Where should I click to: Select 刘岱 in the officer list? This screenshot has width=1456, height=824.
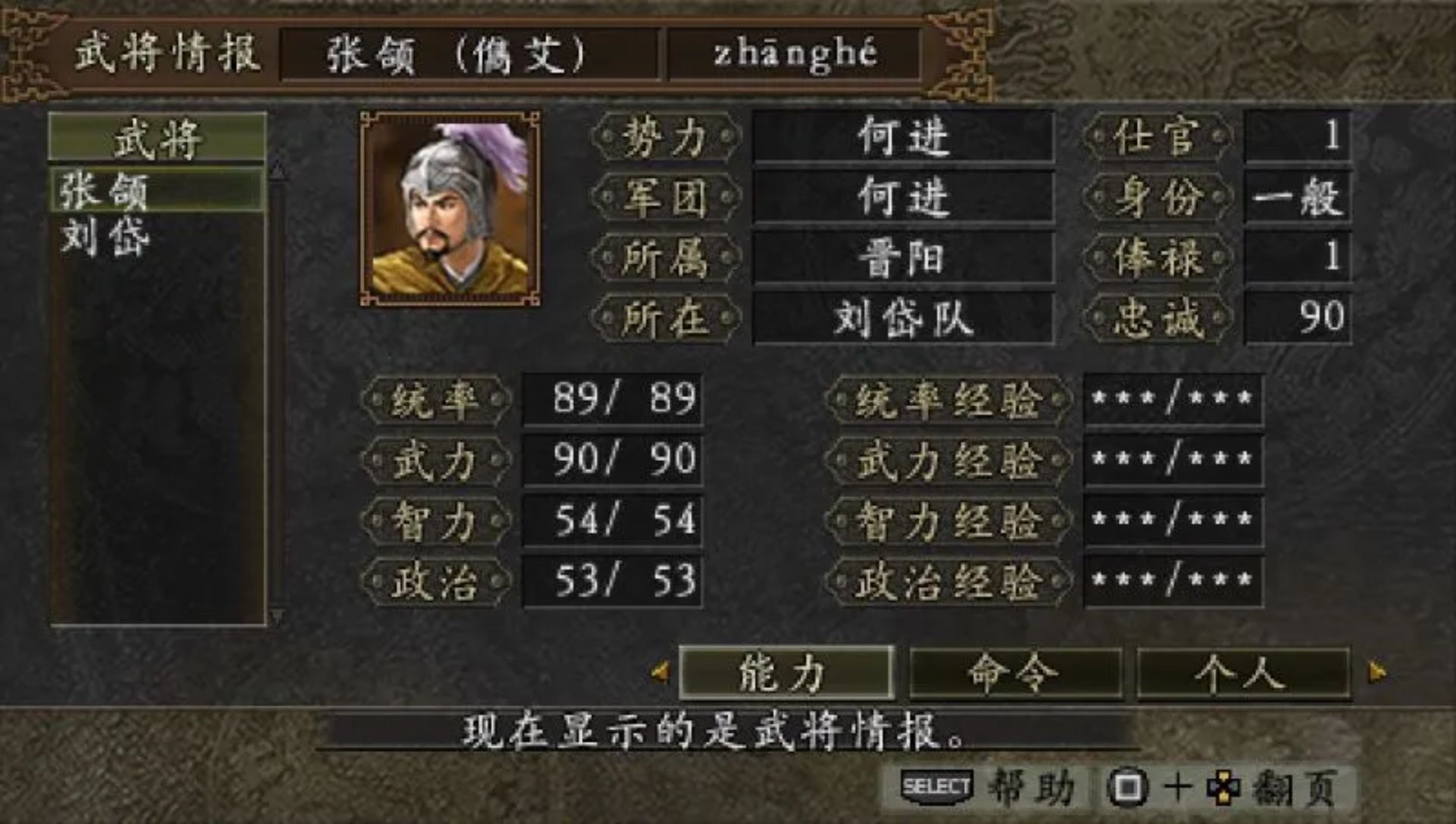click(102, 237)
